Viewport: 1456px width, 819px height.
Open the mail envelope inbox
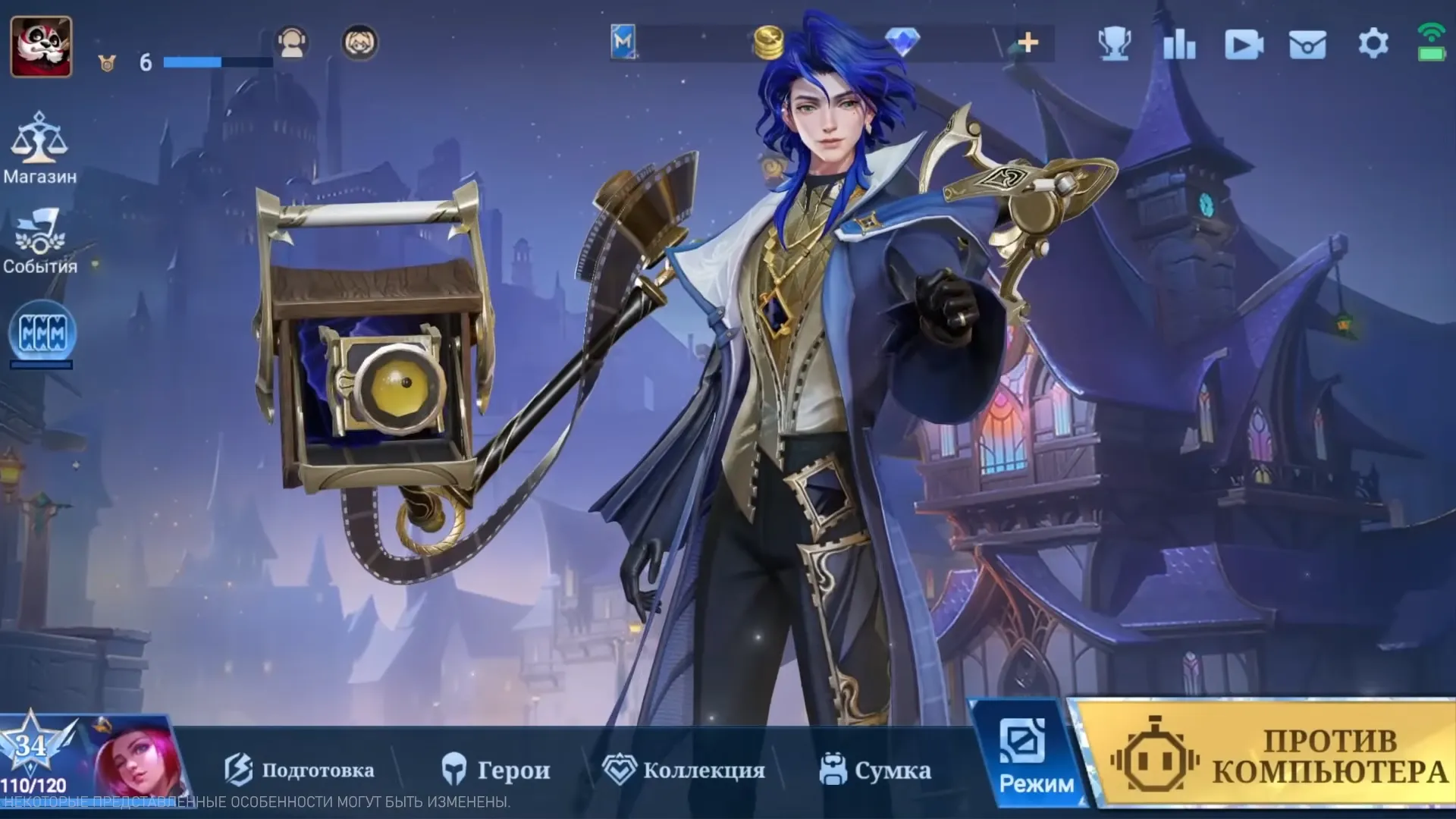pyautogui.click(x=1308, y=45)
